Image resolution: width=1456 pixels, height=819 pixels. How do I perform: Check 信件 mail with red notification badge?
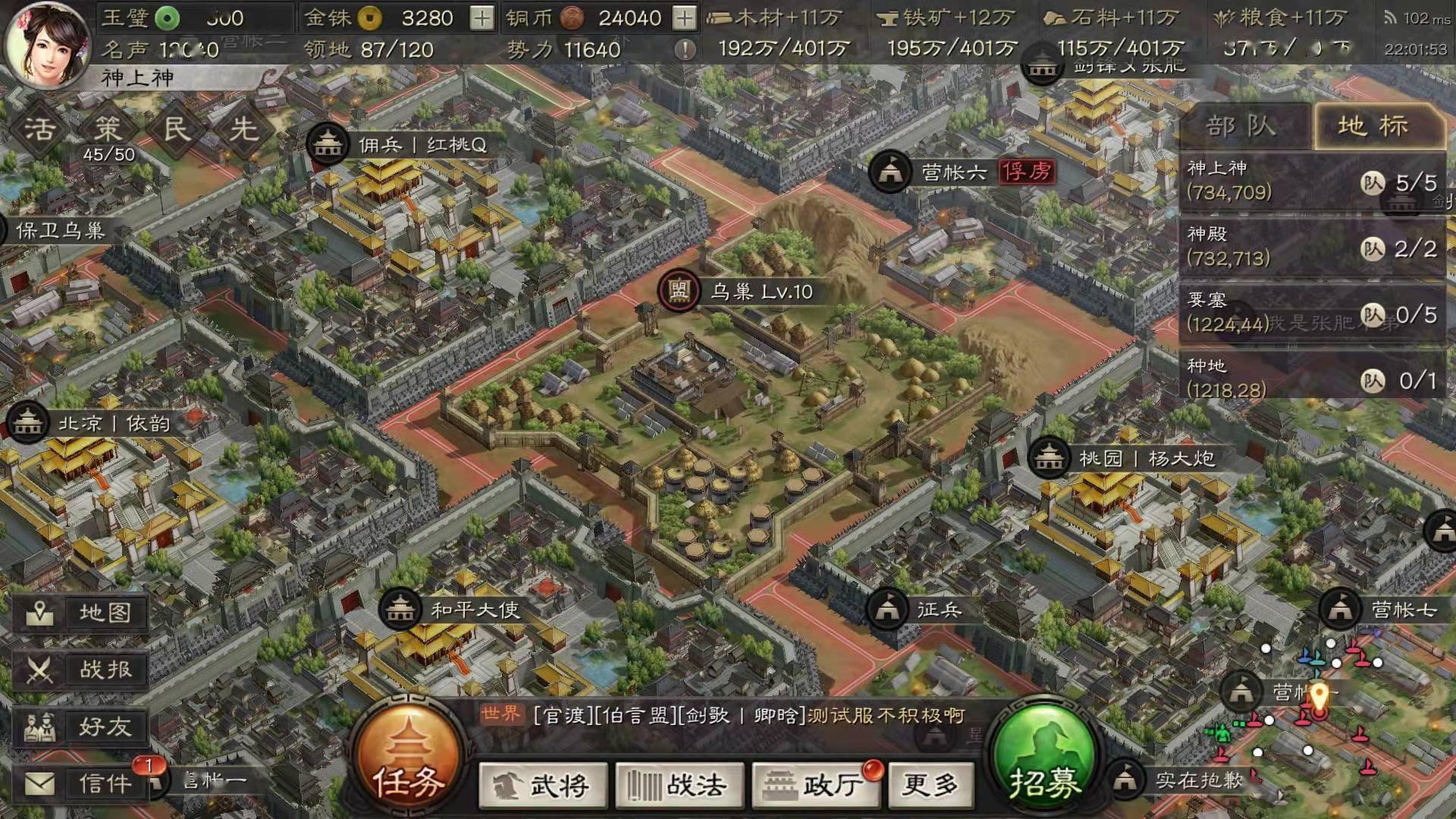tap(81, 783)
